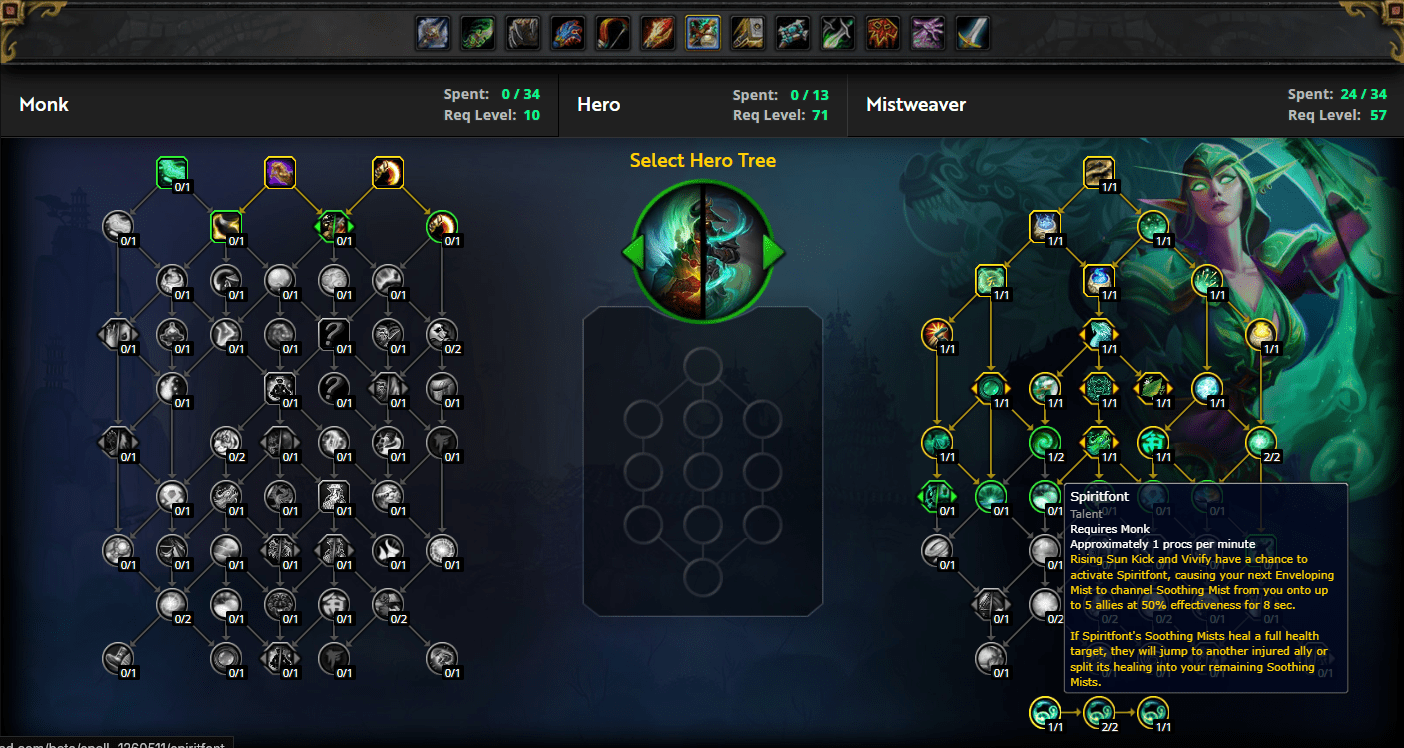Cycle hero trees with the left green arrow
The image size is (1404, 748).
click(x=632, y=252)
